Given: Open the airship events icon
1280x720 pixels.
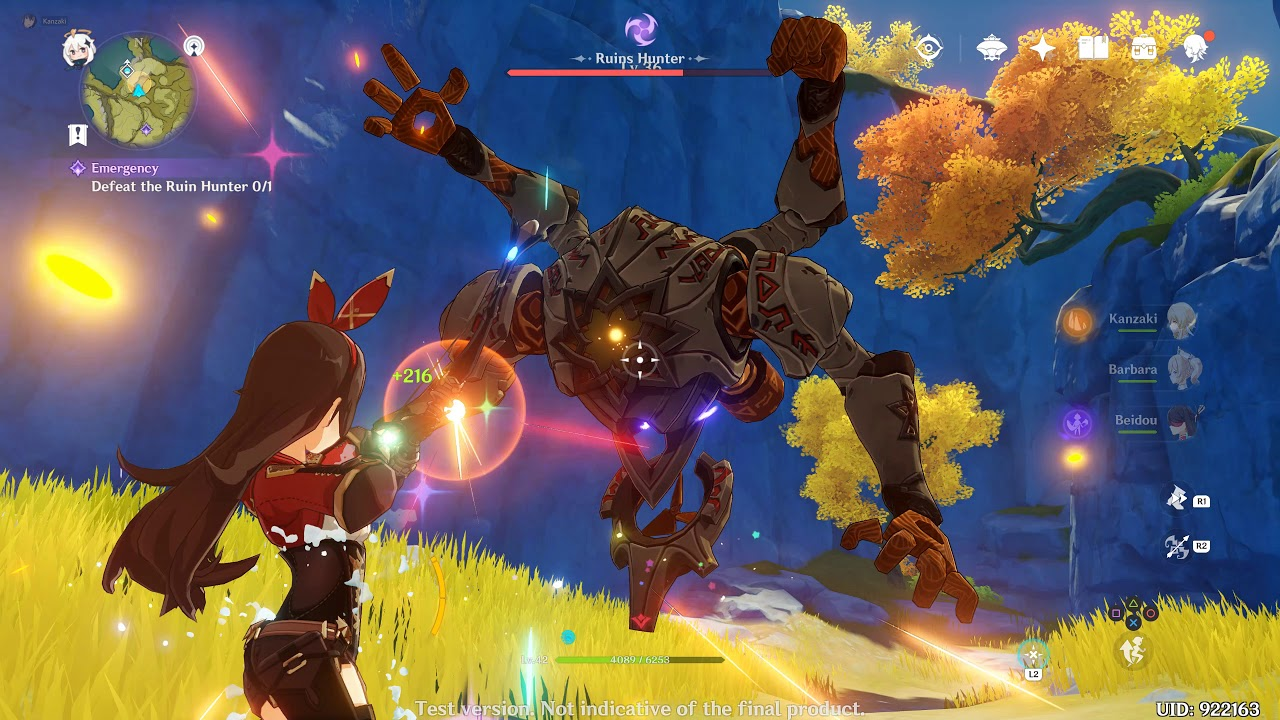Looking at the screenshot, I should pos(991,48).
